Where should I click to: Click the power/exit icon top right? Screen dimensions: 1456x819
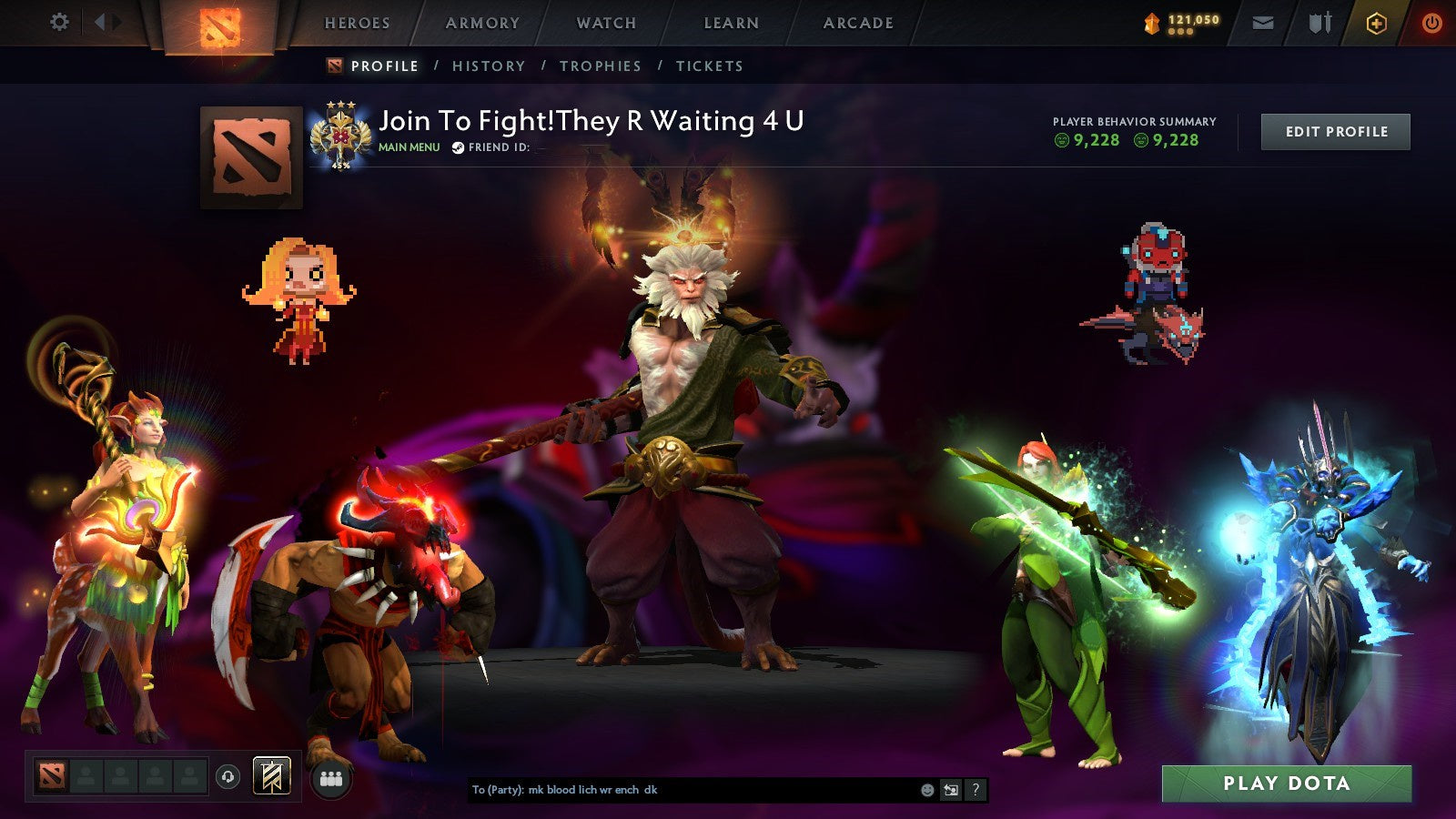click(x=1431, y=23)
